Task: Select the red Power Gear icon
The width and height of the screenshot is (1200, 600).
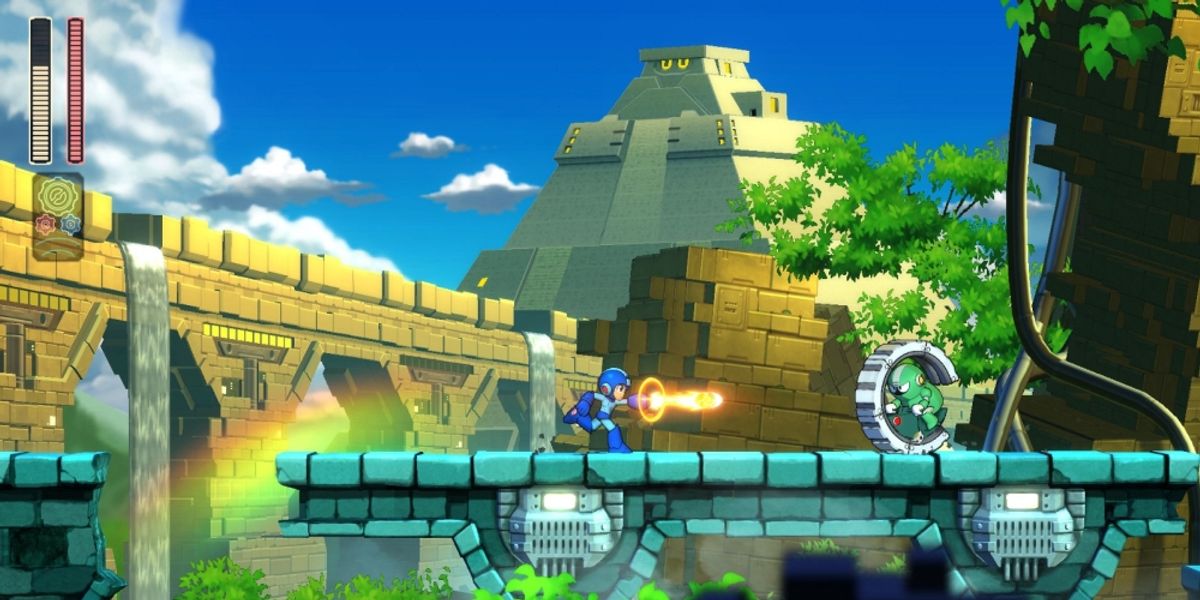Action: pos(45,224)
